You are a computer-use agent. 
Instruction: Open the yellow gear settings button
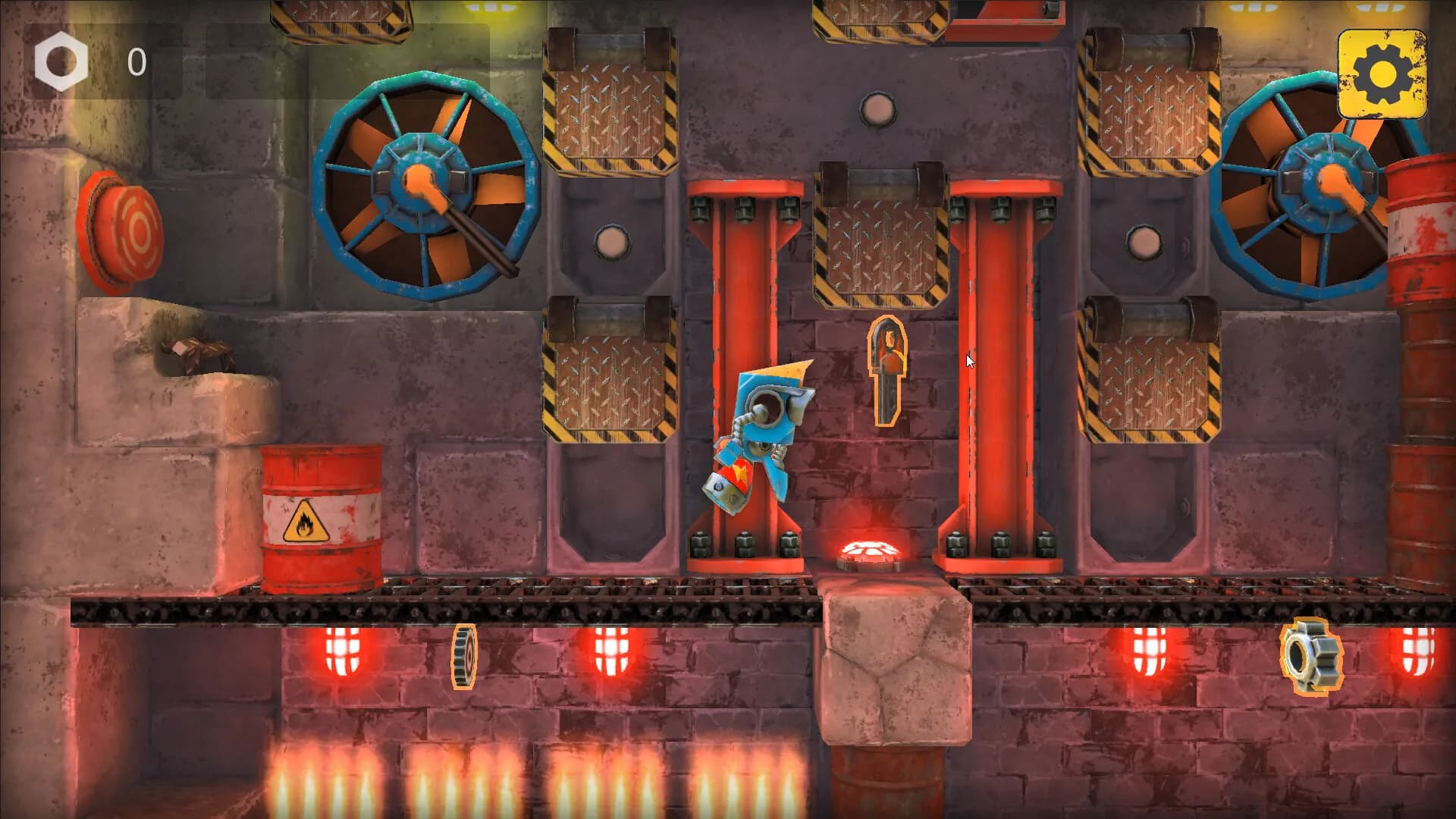pos(1382,74)
